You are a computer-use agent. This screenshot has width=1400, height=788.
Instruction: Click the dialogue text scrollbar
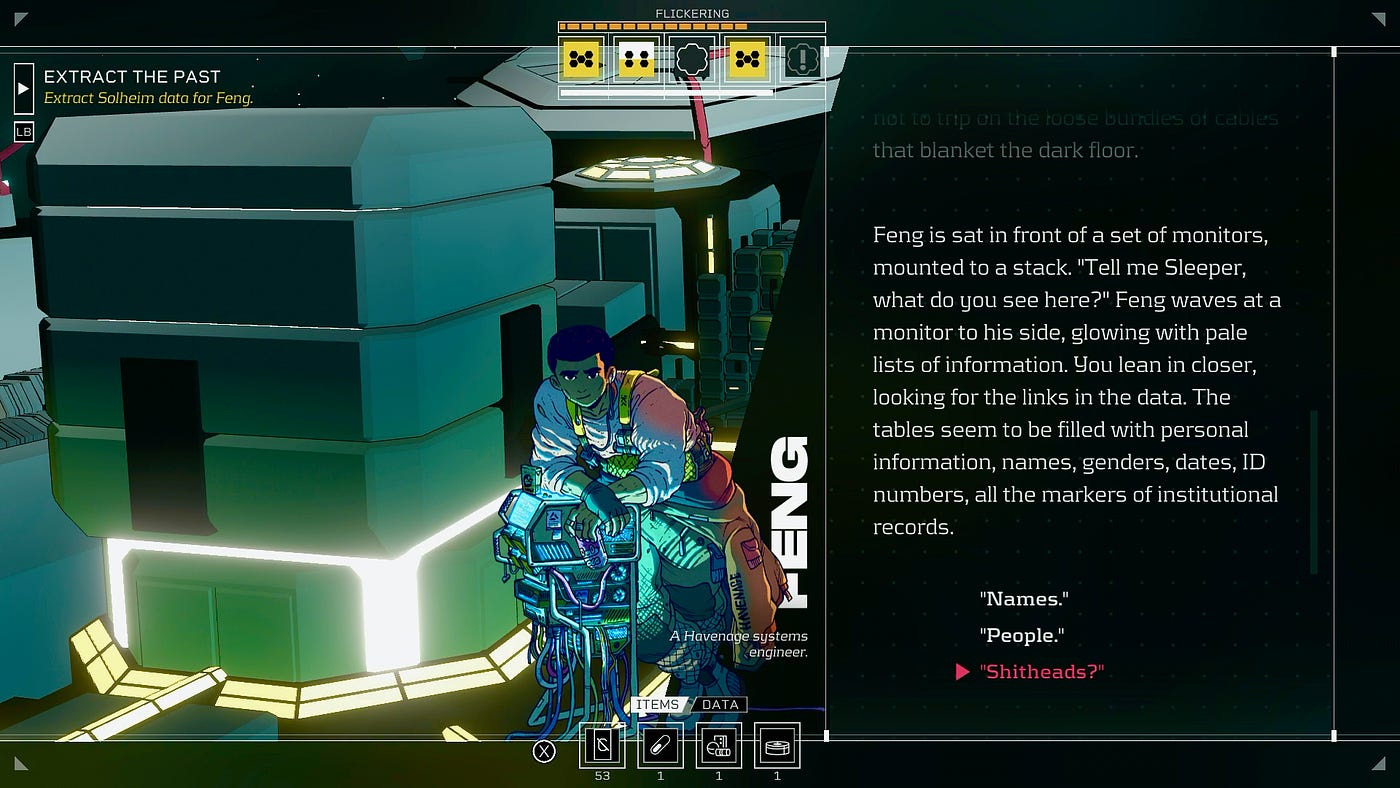(x=1314, y=490)
